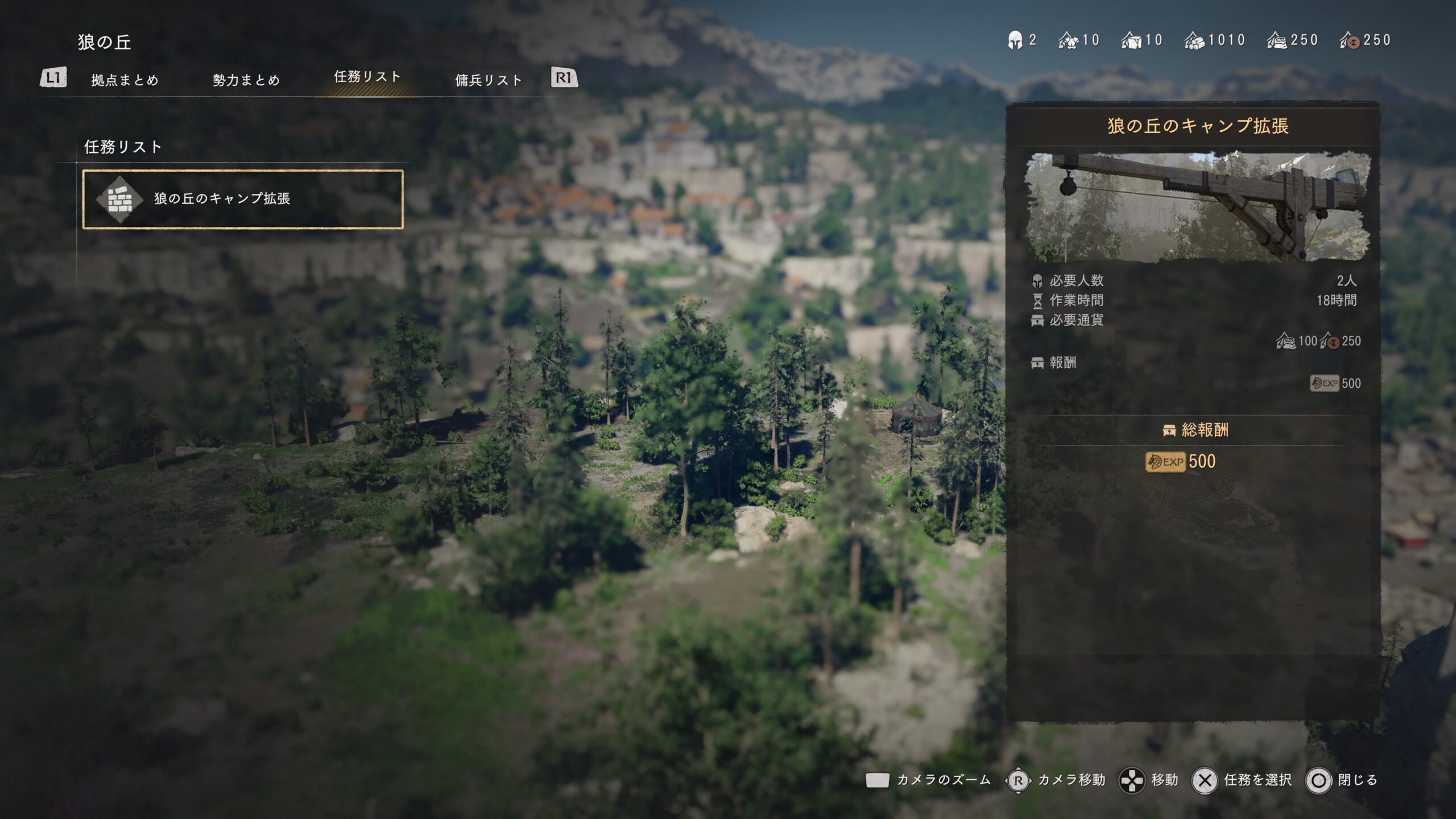
Task: Select the 任務リスト tab
Action: pos(367,77)
